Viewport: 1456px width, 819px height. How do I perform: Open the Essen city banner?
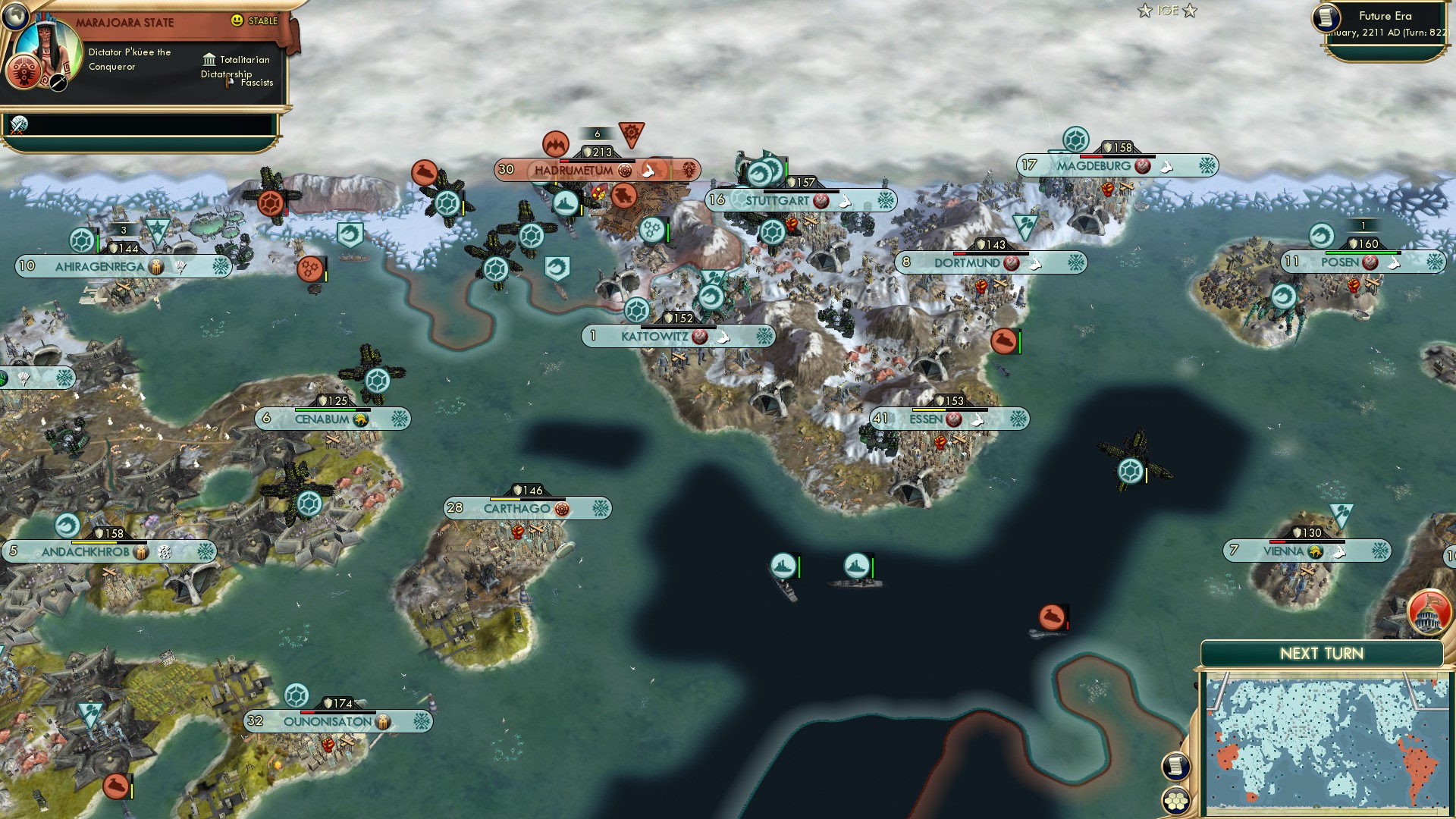coord(926,419)
